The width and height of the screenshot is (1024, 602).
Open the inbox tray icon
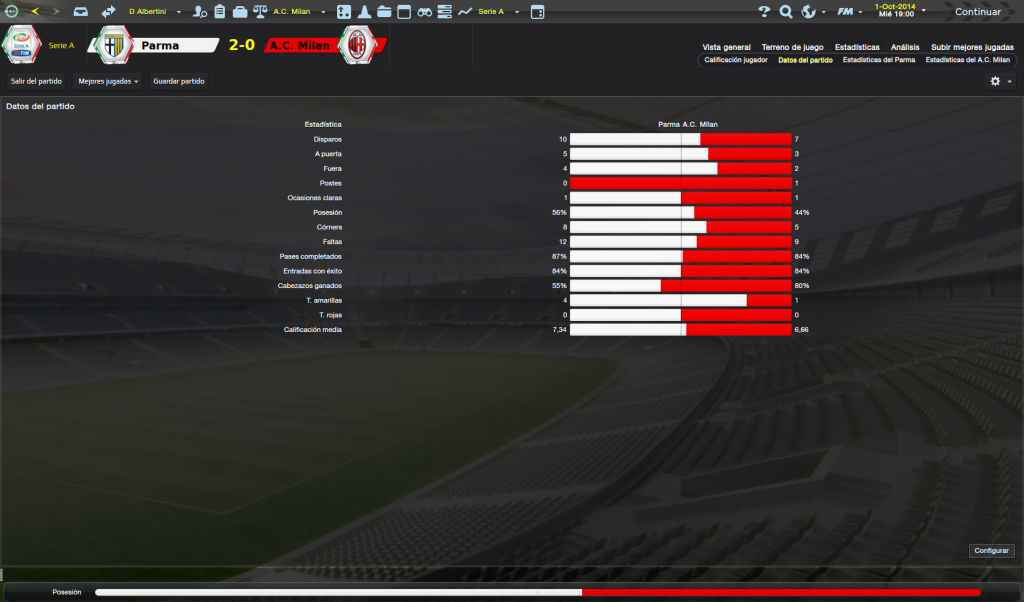[x=81, y=12]
